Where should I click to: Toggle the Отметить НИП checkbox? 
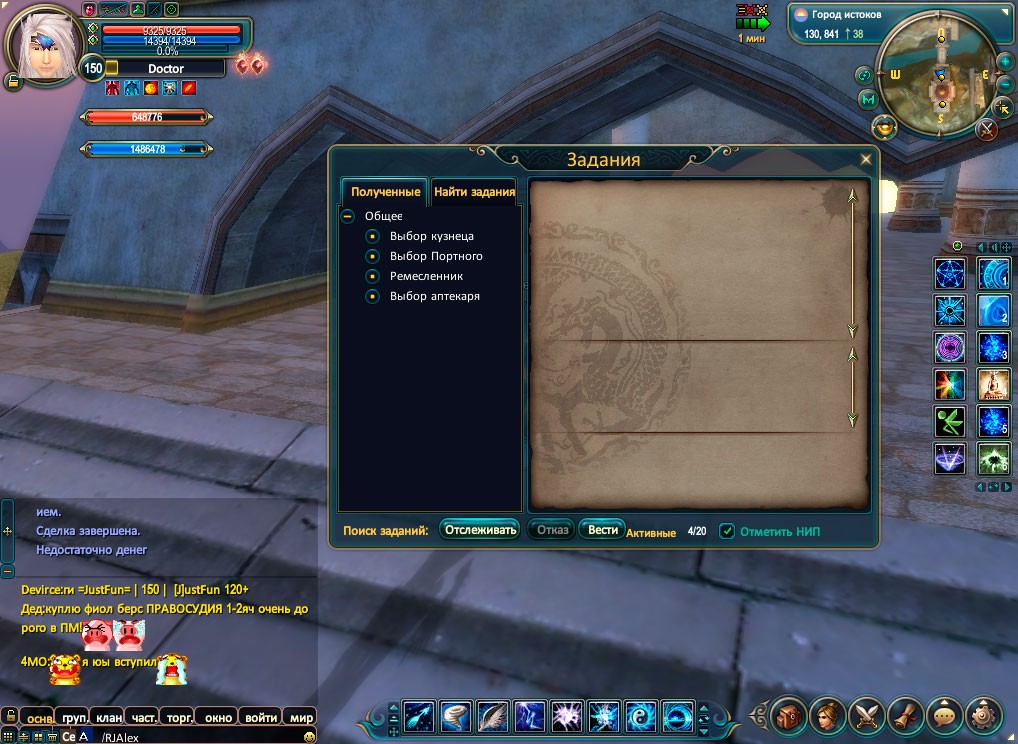tap(728, 531)
